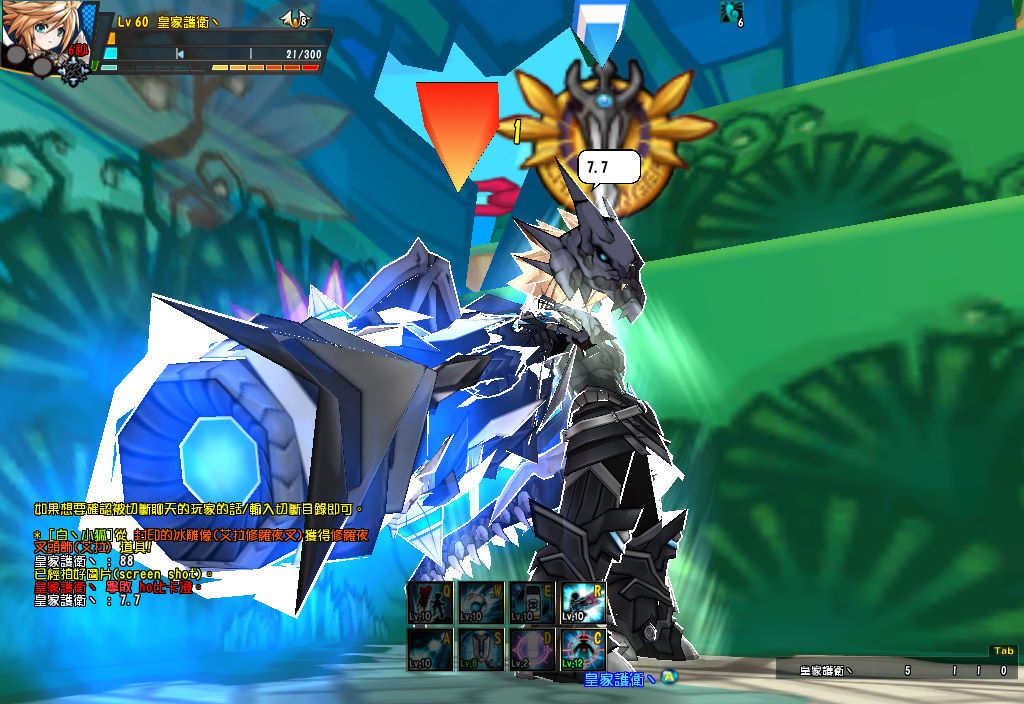The height and width of the screenshot is (704, 1024).
Task: Trigger the E skill with skull canister
Action: click(x=533, y=603)
